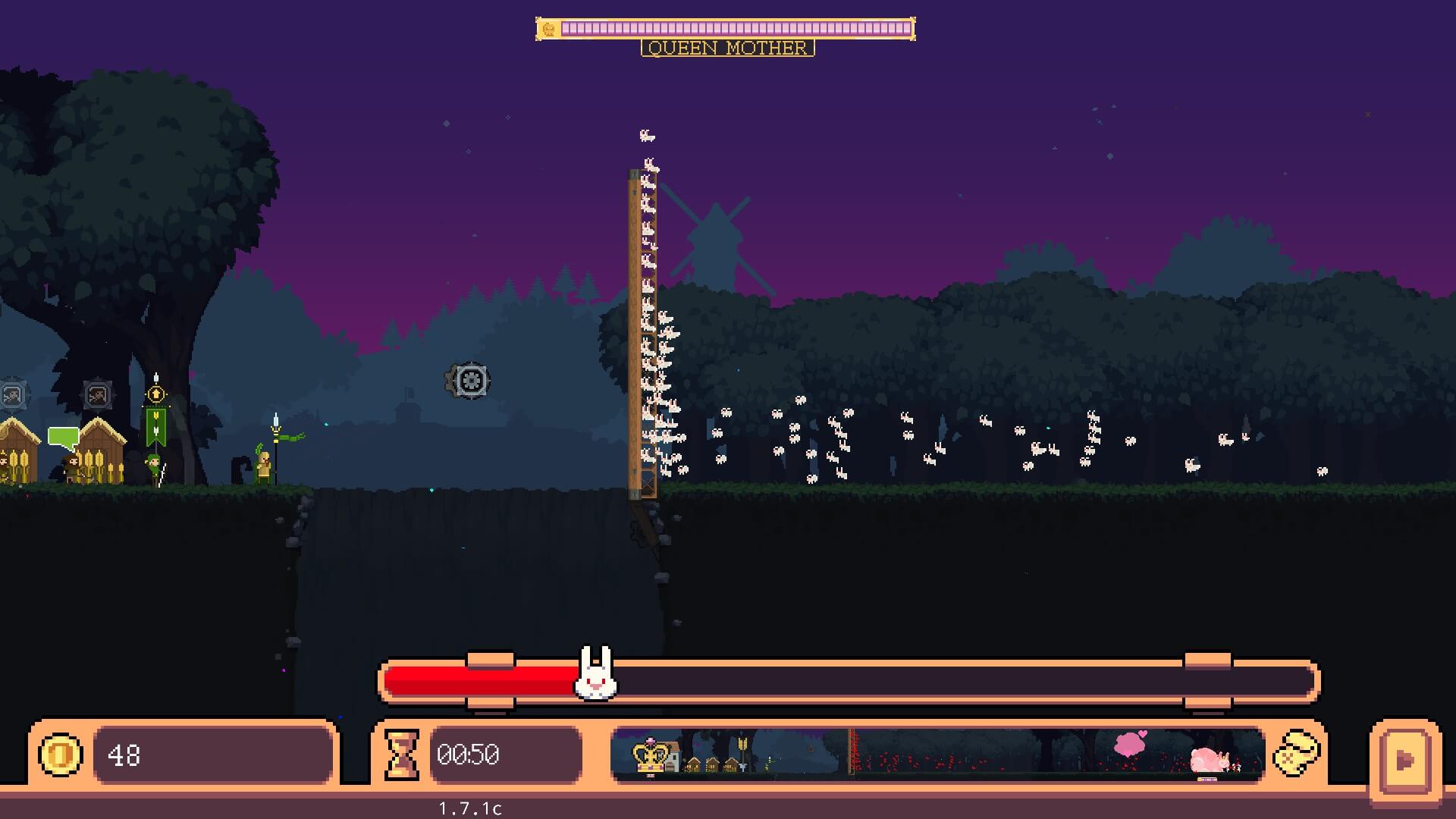Image resolution: width=1456 pixels, height=819 pixels.
Task: Click the play arrow button
Action: pyautogui.click(x=1404, y=759)
